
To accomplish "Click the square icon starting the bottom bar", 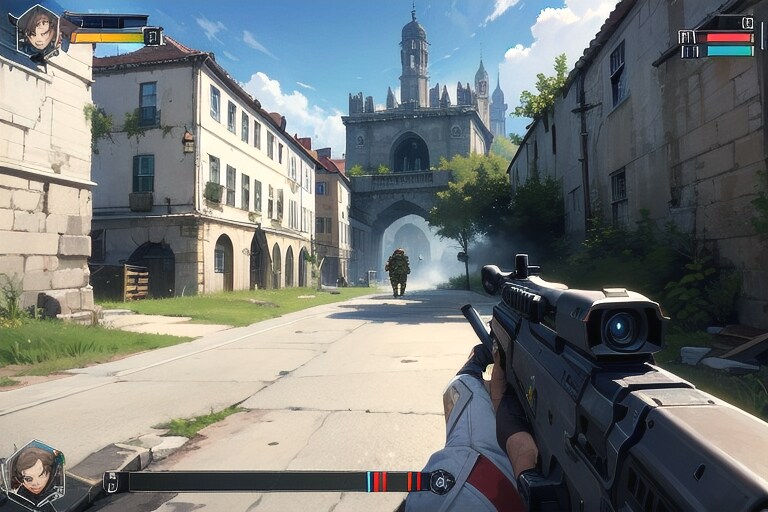I will coord(111,482).
